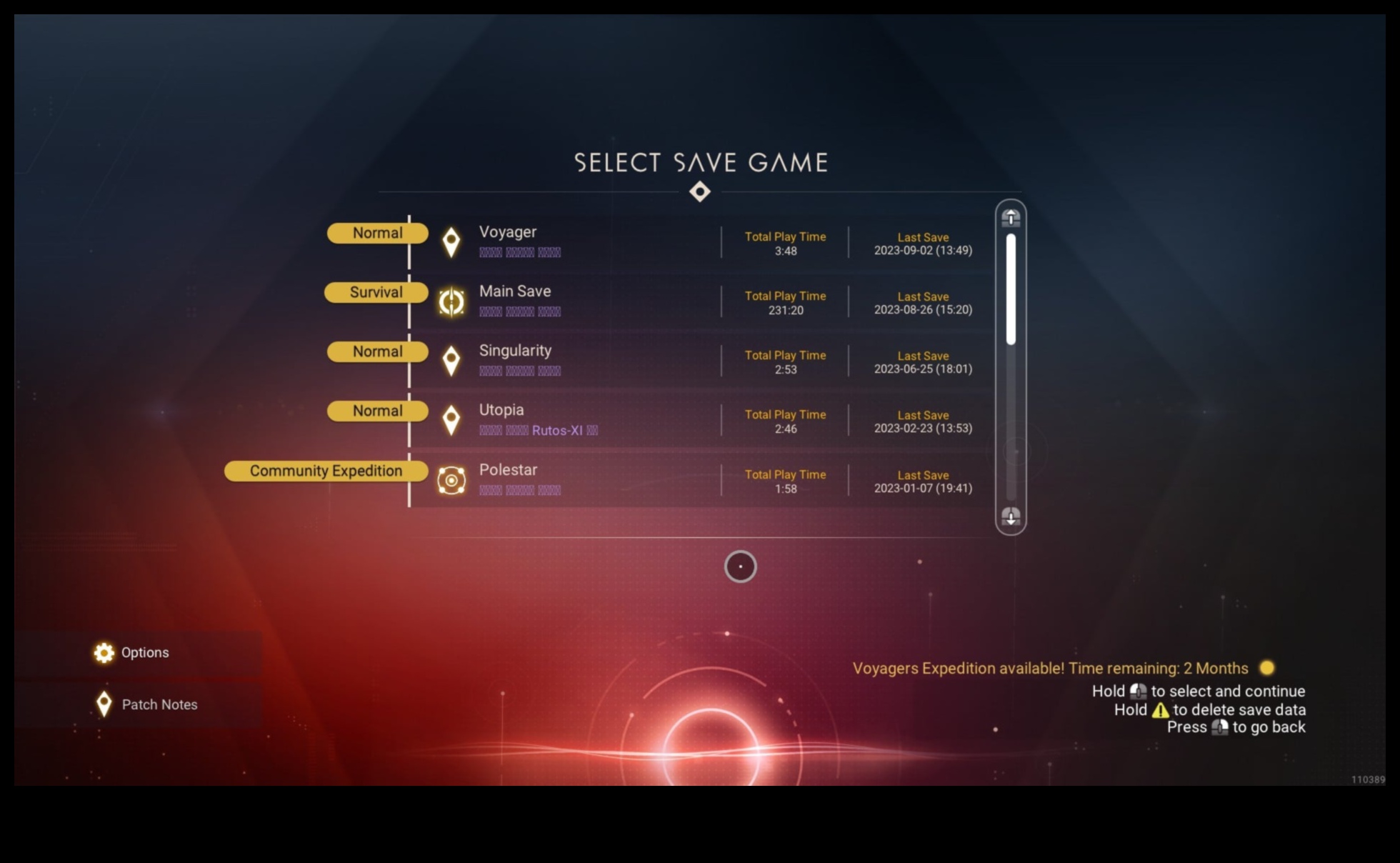Click the scroll-up arrow of the save list
Screen dimensions: 1400x863
[x=1011, y=217]
